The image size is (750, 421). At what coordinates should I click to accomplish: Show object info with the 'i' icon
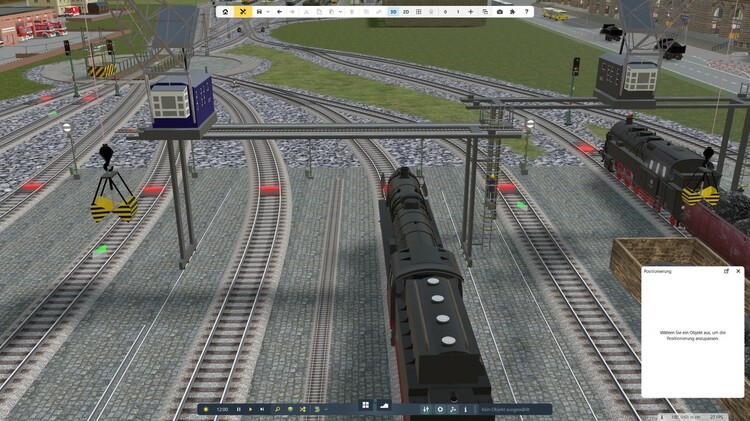[466, 409]
